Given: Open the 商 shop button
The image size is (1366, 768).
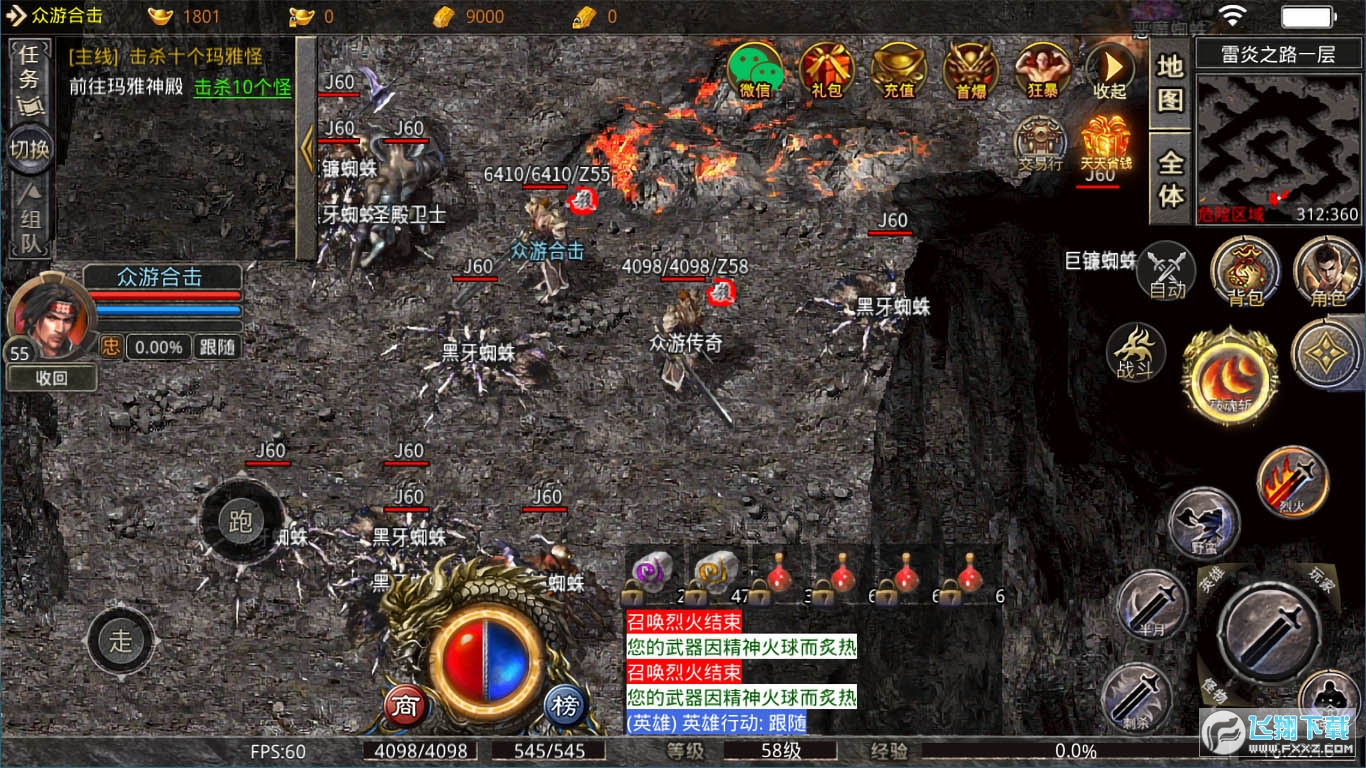Looking at the screenshot, I should click(405, 707).
